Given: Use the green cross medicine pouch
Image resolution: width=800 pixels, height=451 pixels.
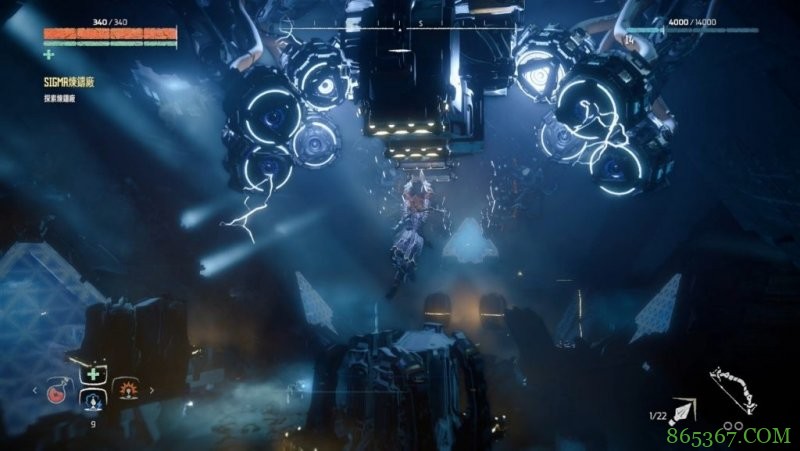Looking at the screenshot, I should (93, 374).
